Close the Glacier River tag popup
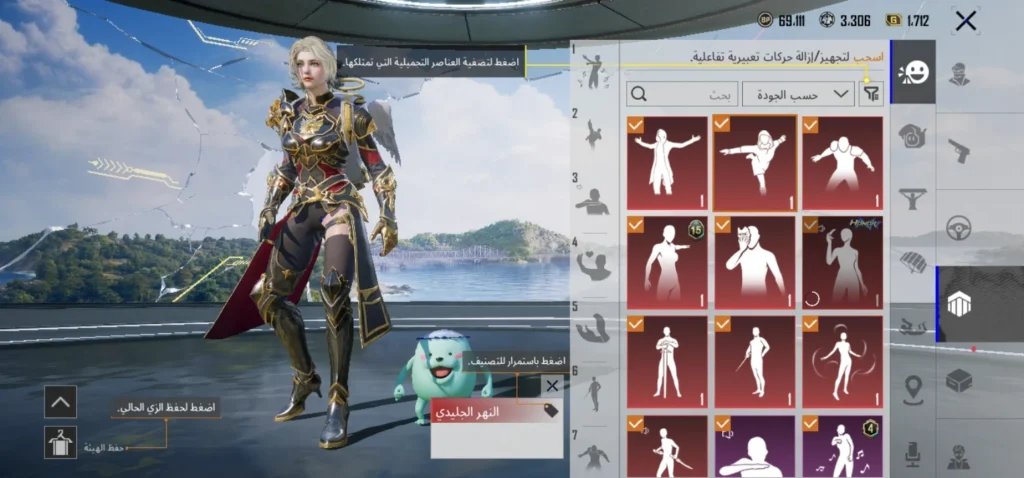Viewport: 1024px width, 478px height. (x=552, y=385)
